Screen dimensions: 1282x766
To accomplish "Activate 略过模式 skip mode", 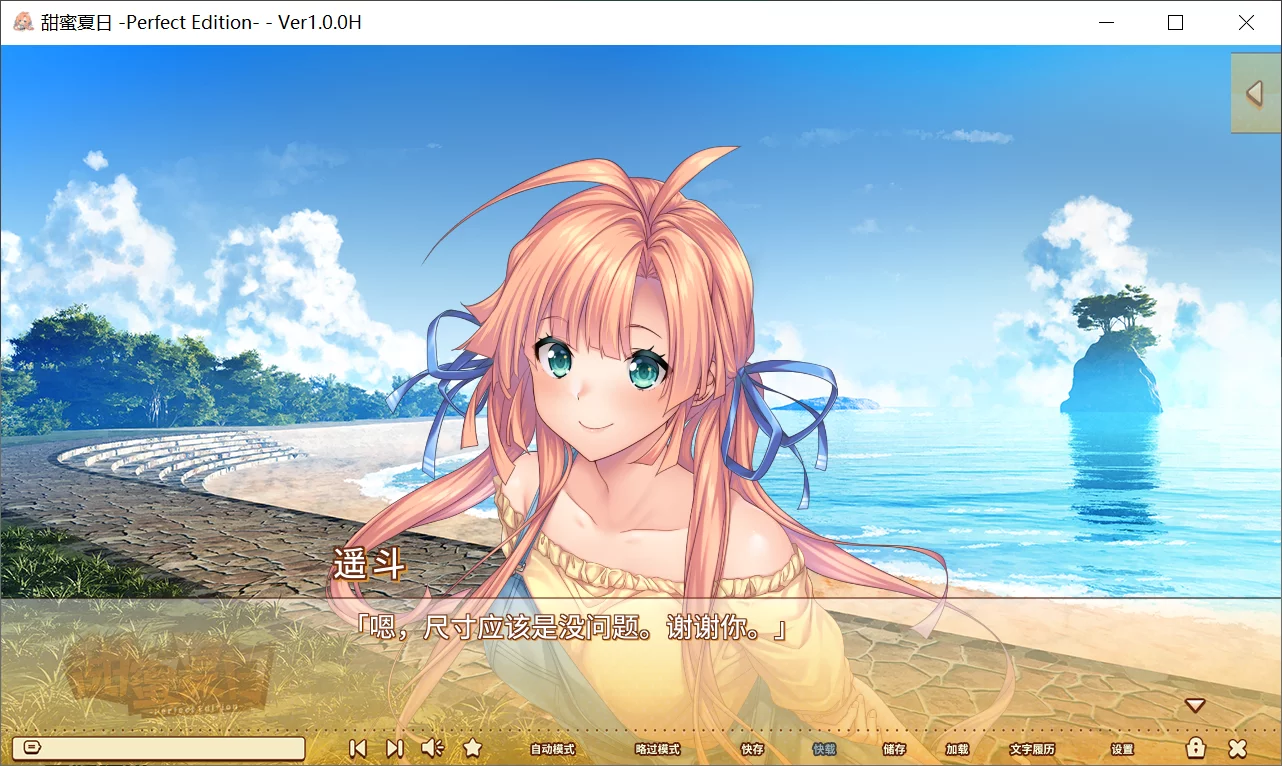I will [657, 748].
